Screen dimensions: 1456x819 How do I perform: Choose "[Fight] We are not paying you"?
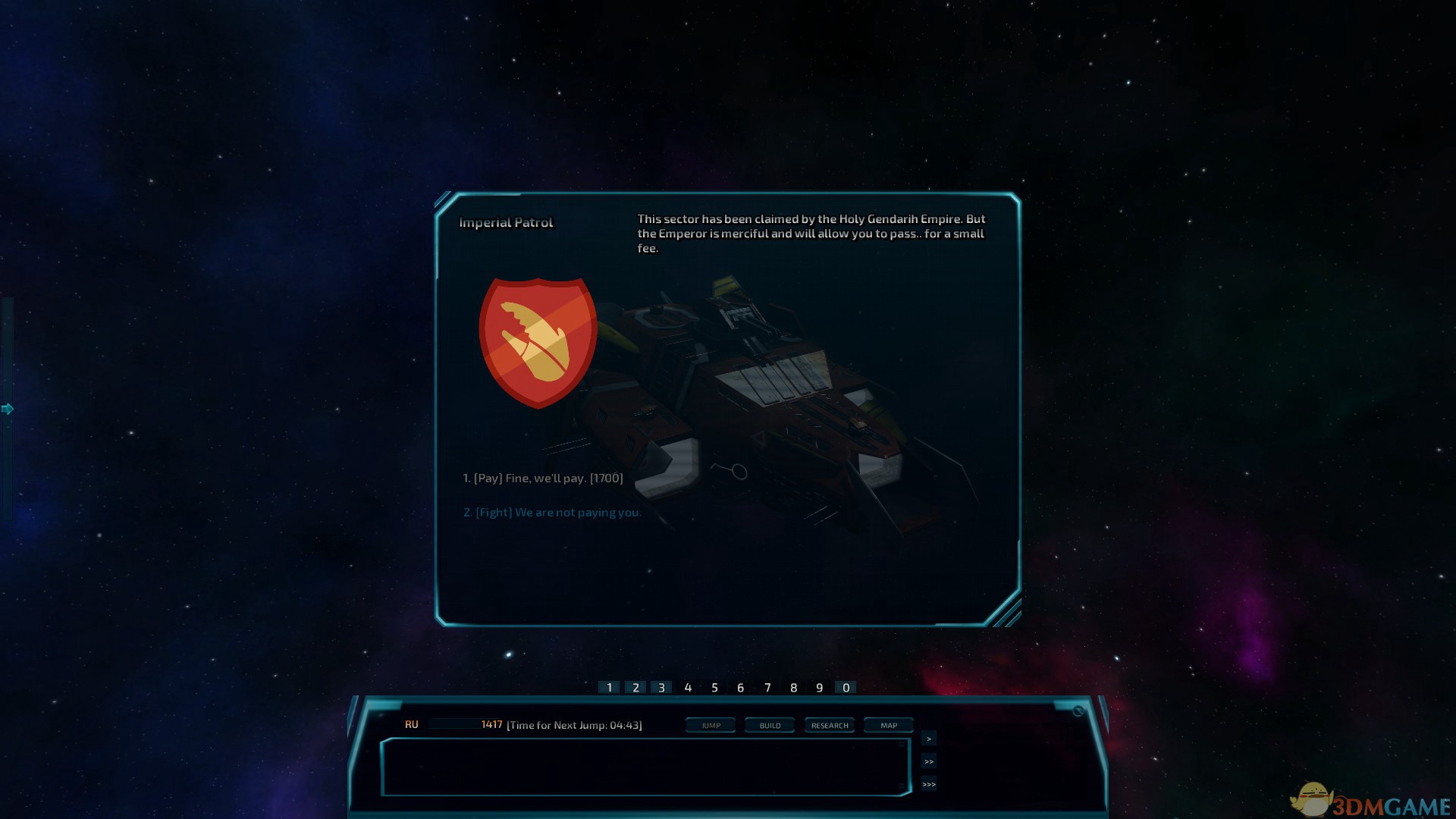[x=551, y=512]
